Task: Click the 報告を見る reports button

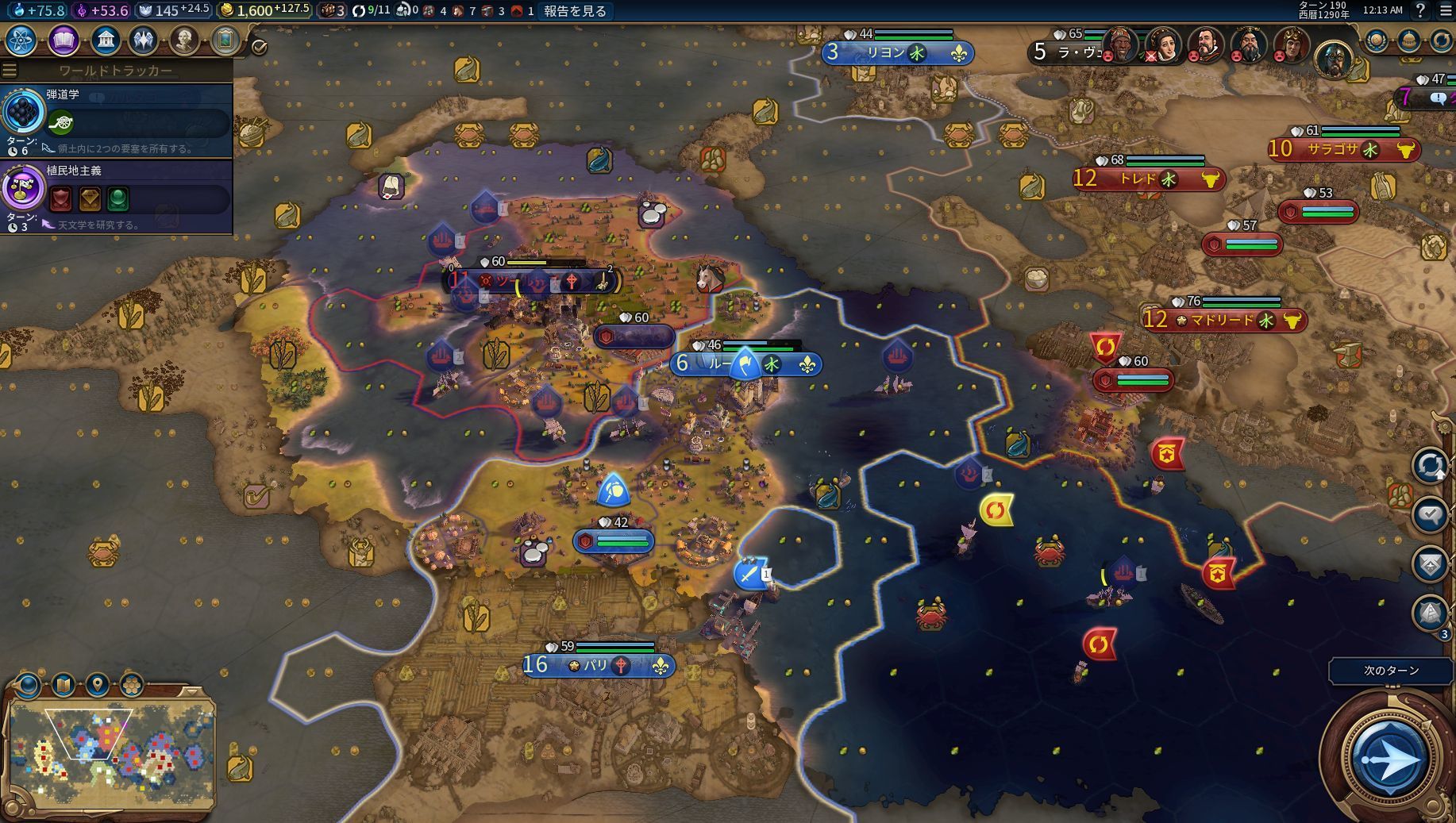Action: click(x=576, y=10)
